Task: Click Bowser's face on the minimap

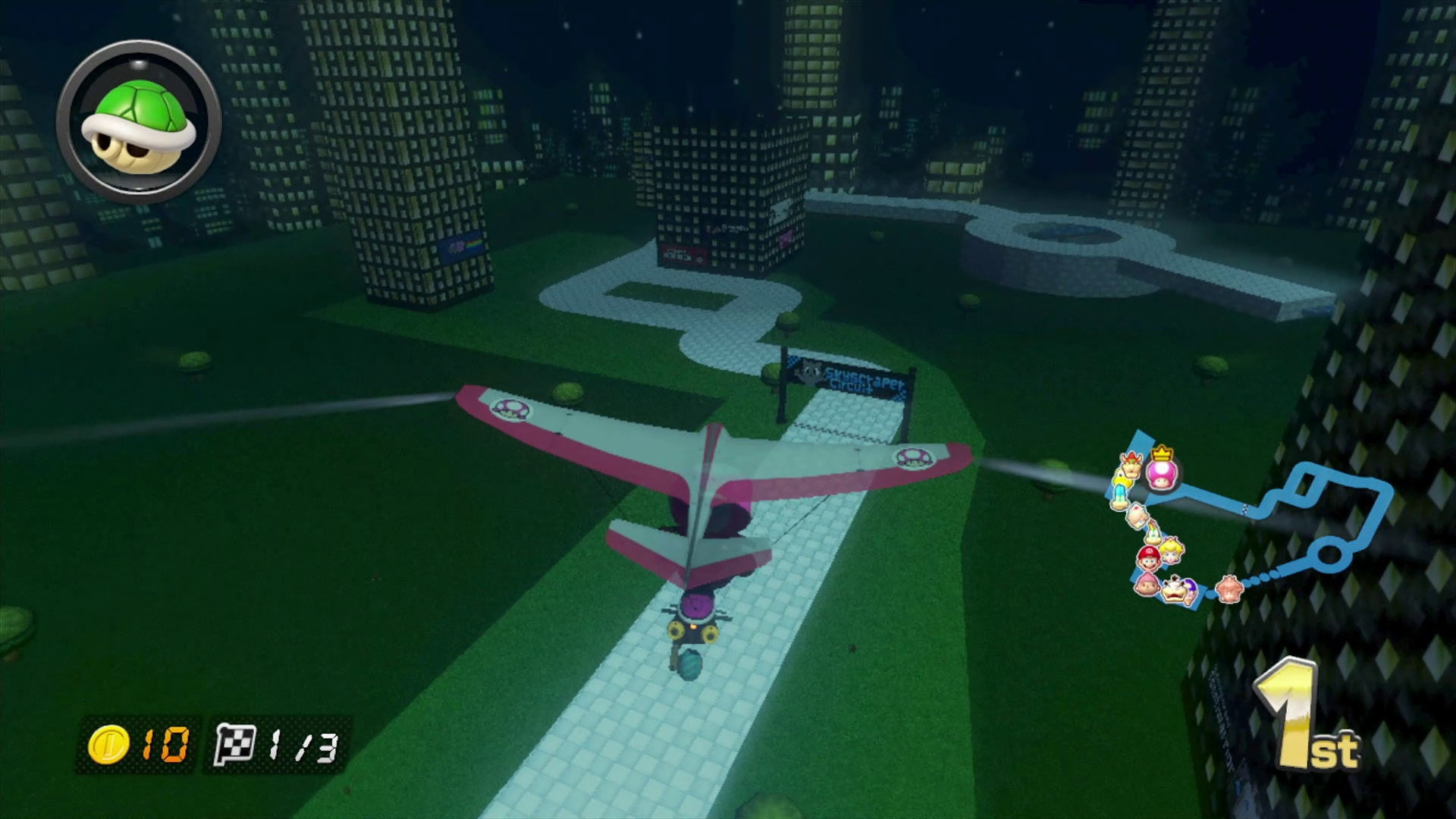Action: pyautogui.click(x=1131, y=466)
